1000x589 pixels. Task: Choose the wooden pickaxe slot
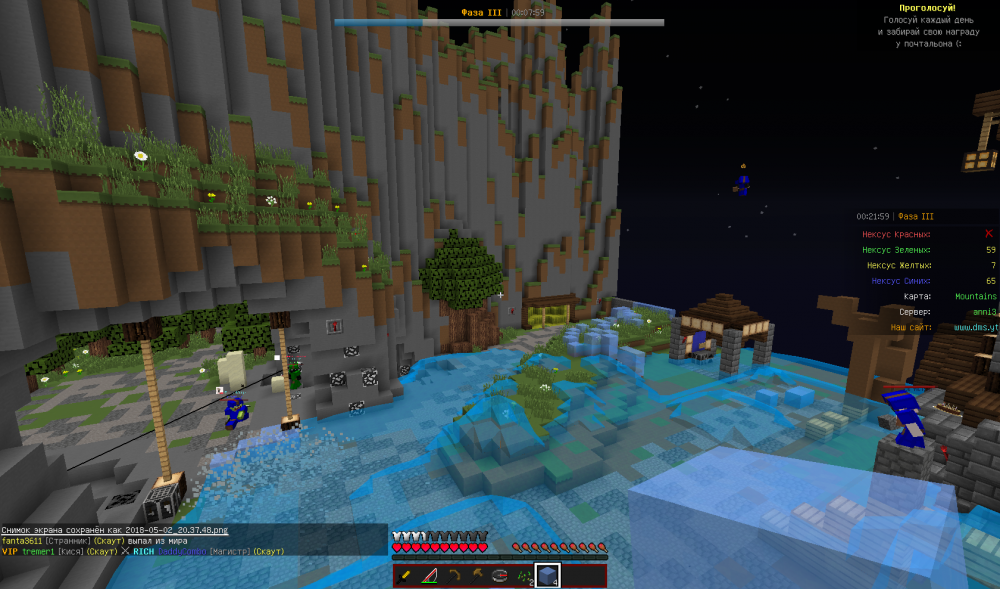[455, 576]
